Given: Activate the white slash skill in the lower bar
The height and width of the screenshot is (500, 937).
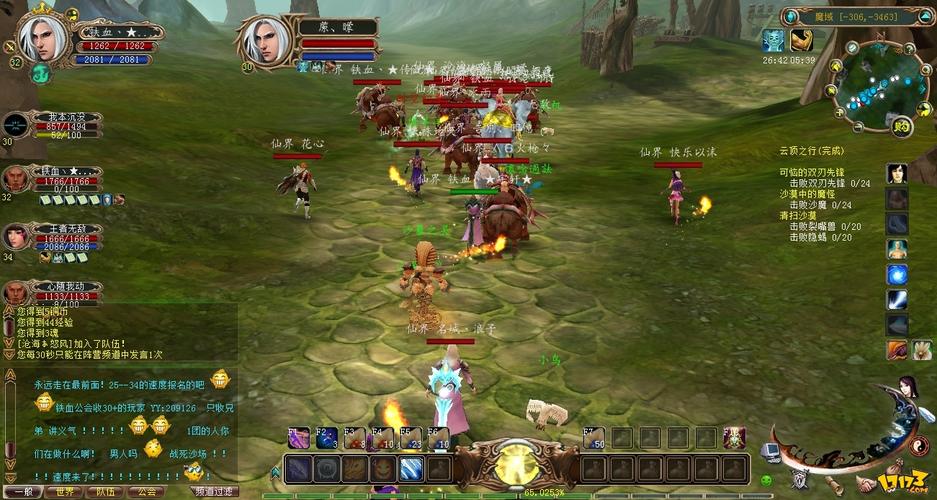Looking at the screenshot, I should click(412, 468).
